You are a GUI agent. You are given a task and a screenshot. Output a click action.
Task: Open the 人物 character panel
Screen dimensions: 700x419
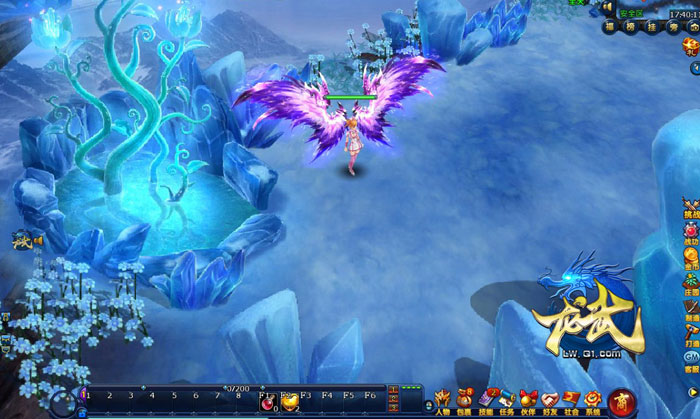pos(442,399)
